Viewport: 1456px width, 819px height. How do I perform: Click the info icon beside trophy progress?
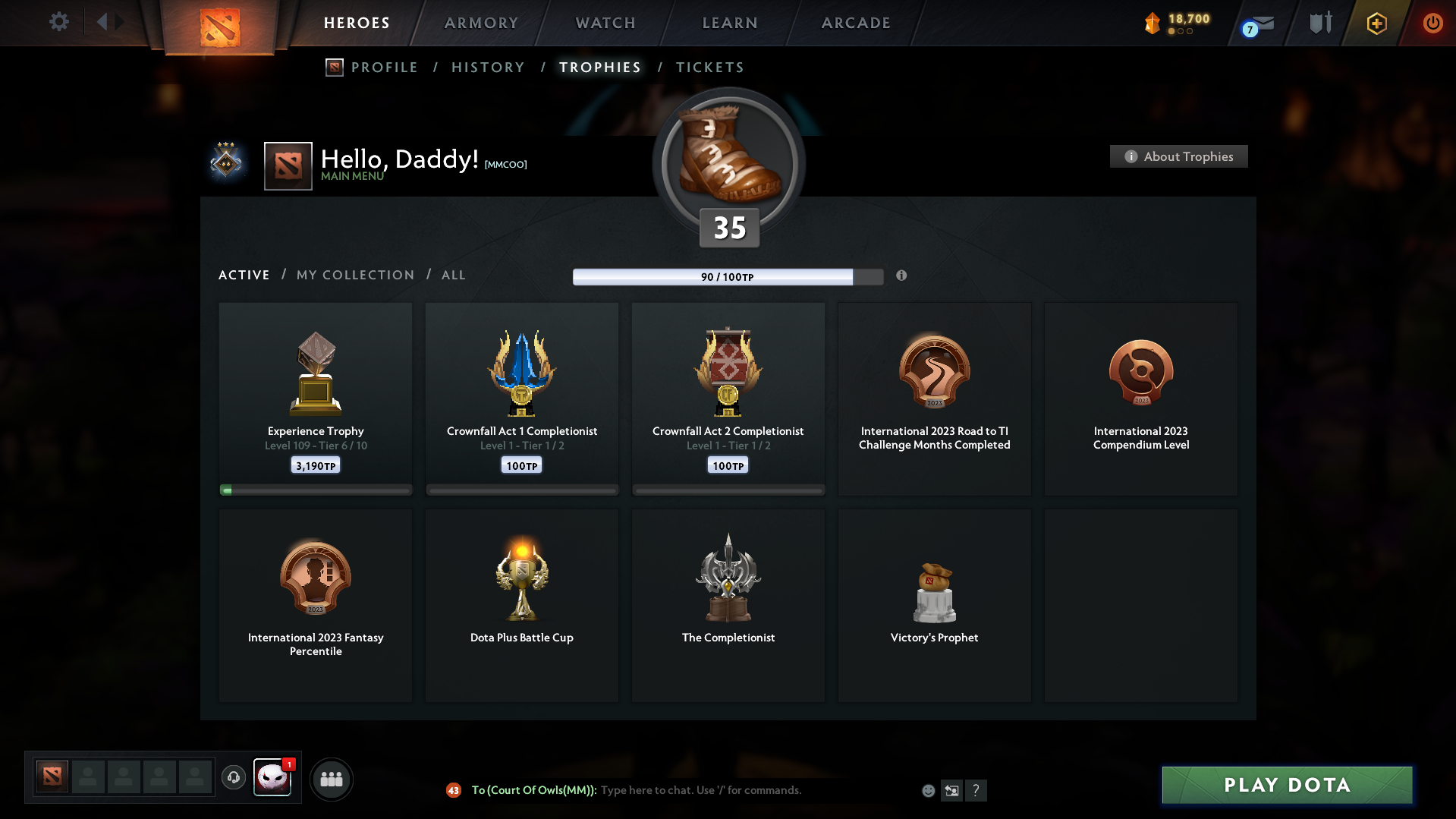coord(902,277)
